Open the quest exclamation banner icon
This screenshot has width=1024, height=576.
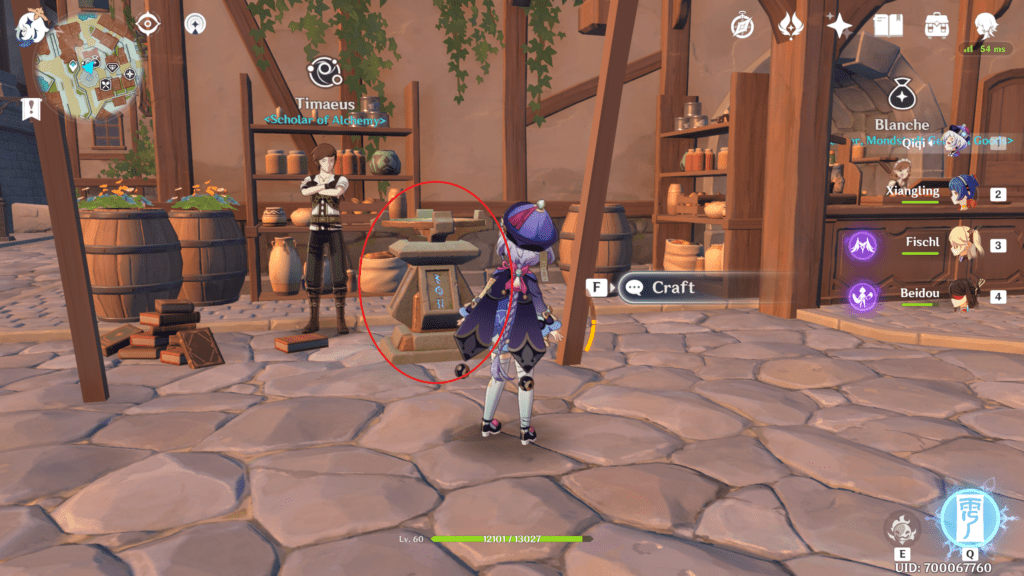coord(32,106)
